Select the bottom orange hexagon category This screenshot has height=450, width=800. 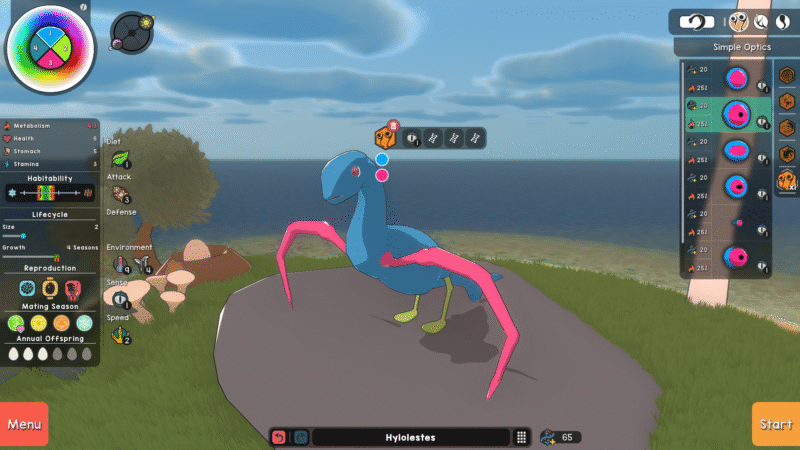(x=788, y=180)
